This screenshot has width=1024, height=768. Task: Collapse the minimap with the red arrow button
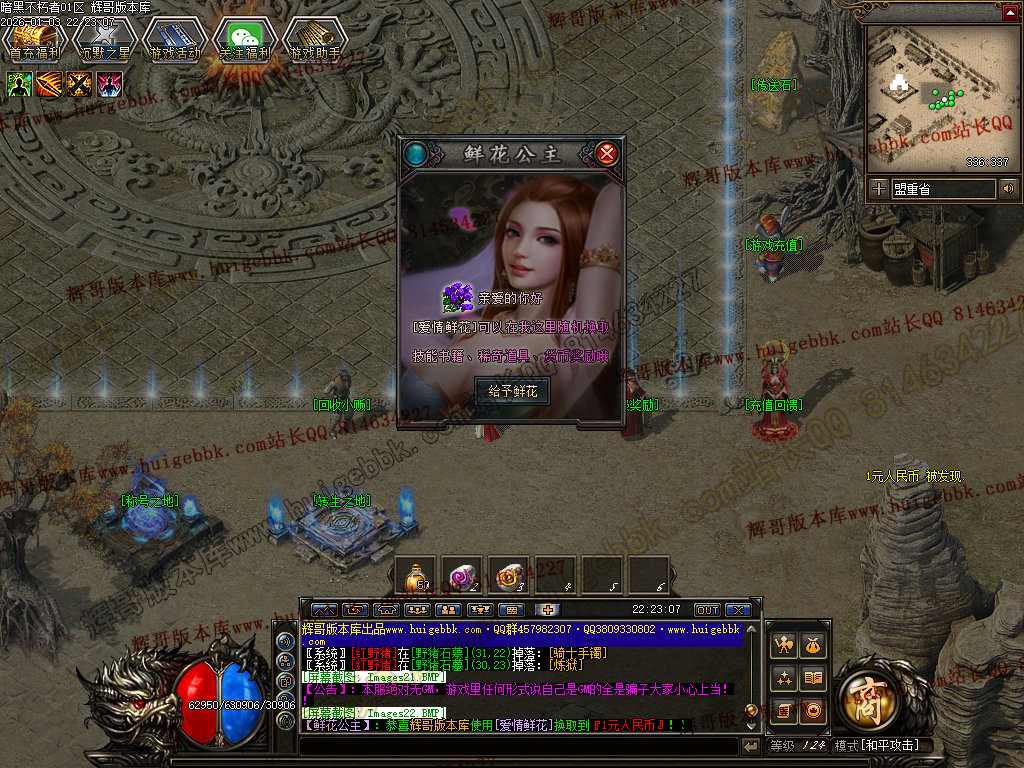click(1008, 13)
